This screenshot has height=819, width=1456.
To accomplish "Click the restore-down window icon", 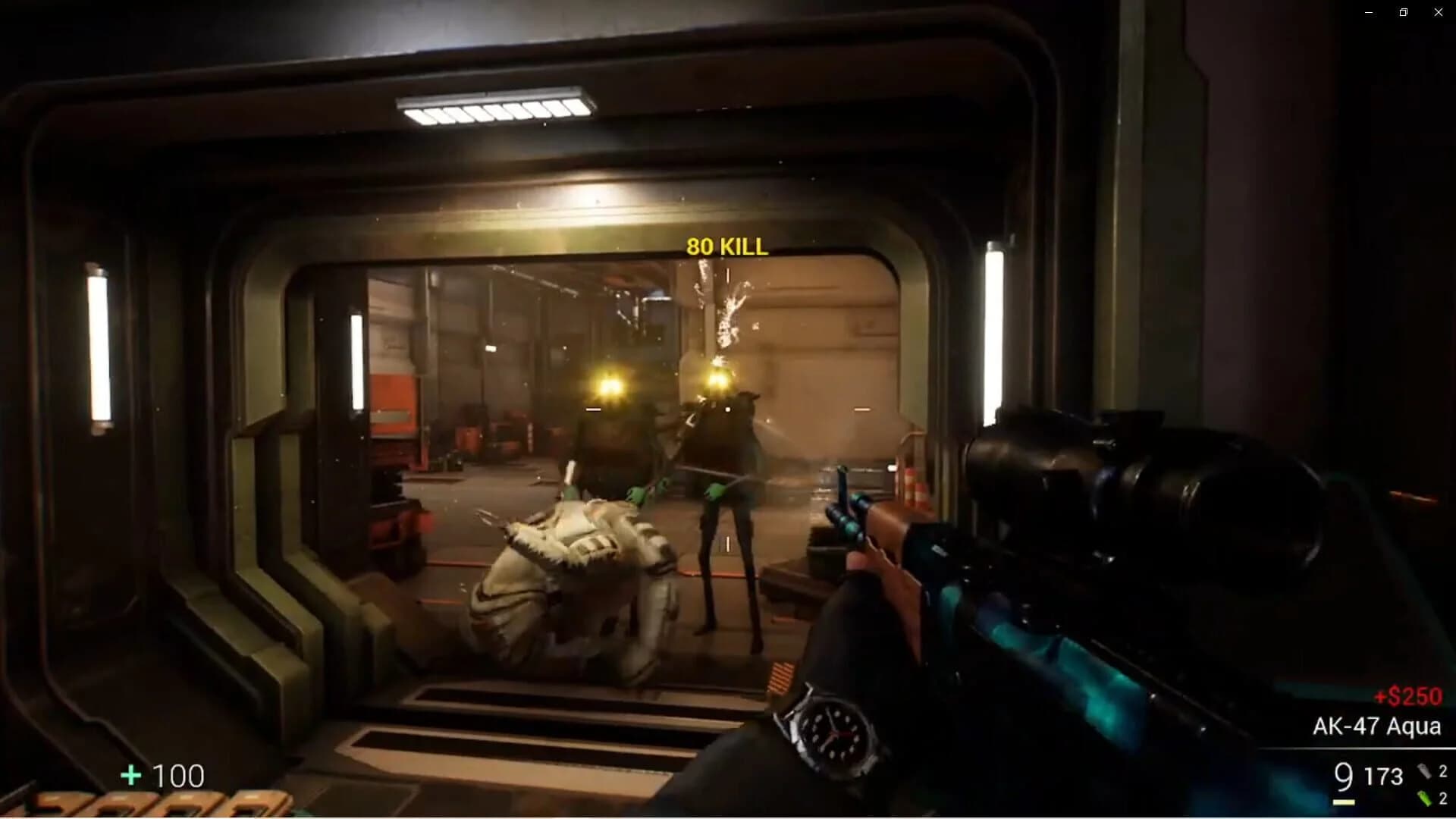I will 1403,12.
